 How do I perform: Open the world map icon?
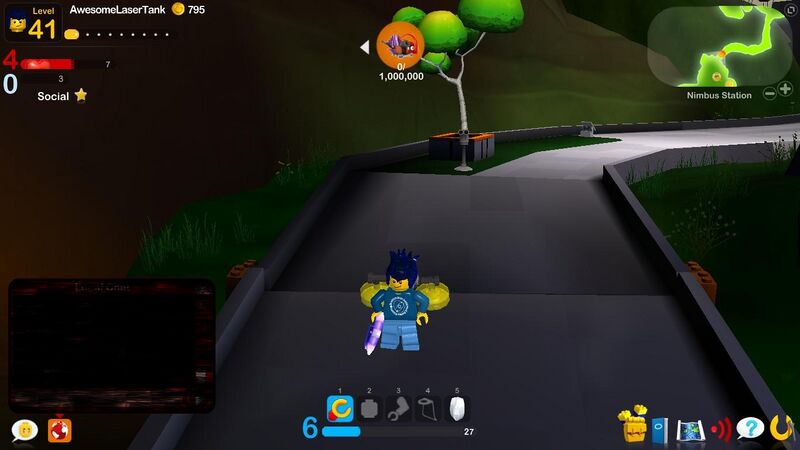click(x=690, y=429)
